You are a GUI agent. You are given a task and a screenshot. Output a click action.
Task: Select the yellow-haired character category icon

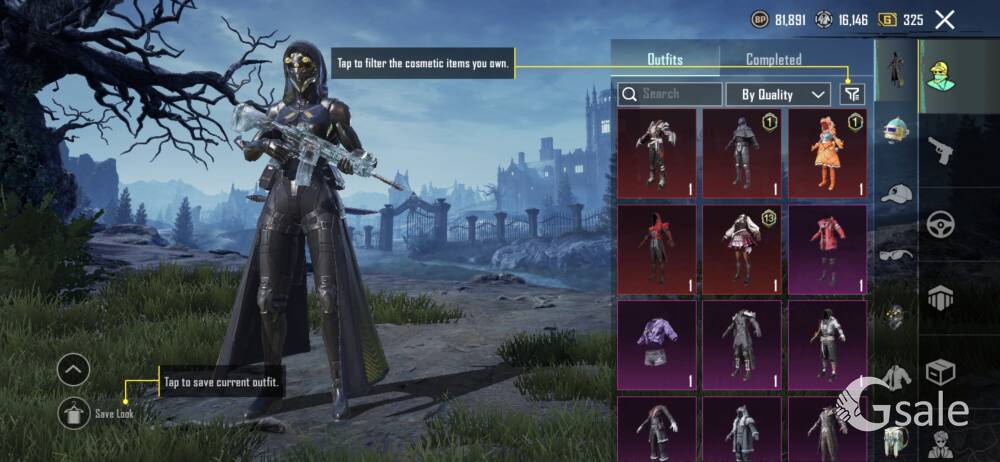click(941, 74)
